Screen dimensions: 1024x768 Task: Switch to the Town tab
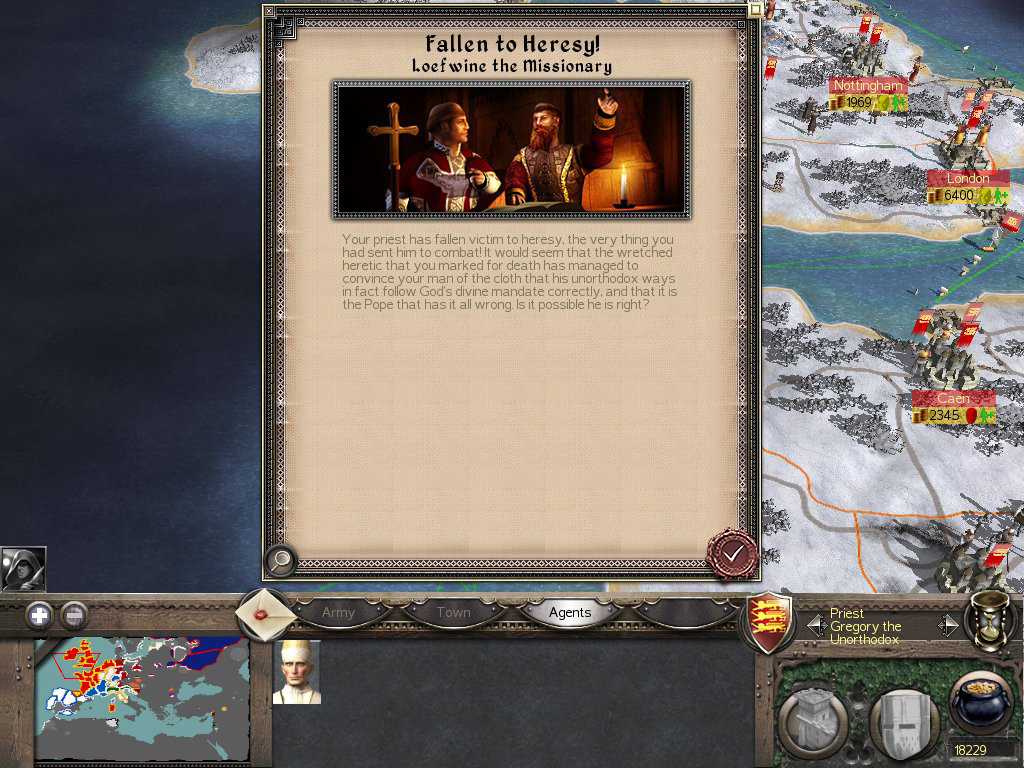pyautogui.click(x=453, y=612)
